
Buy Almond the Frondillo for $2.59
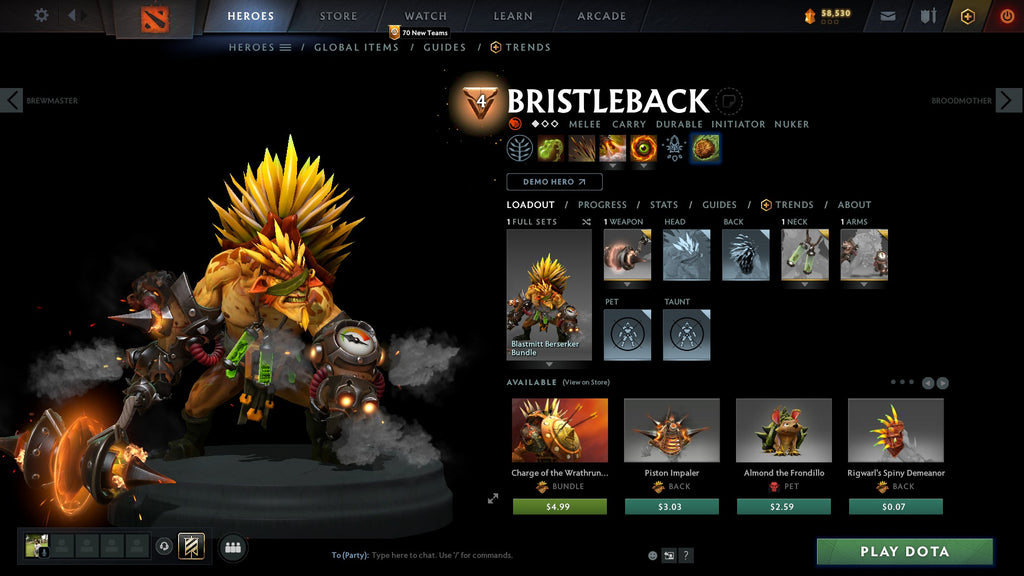[x=784, y=507]
